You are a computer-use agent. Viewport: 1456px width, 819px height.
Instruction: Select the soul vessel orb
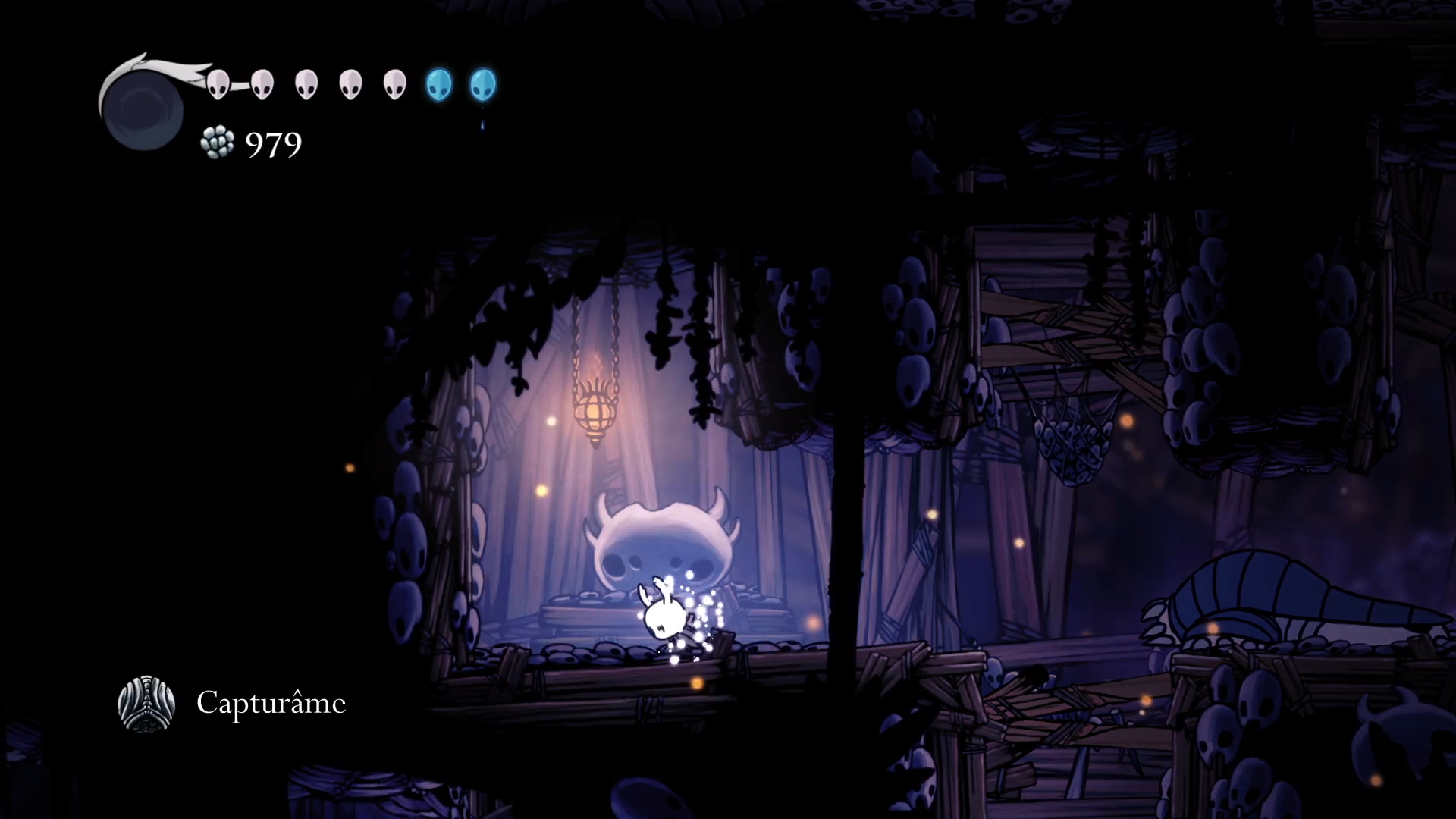(143, 108)
